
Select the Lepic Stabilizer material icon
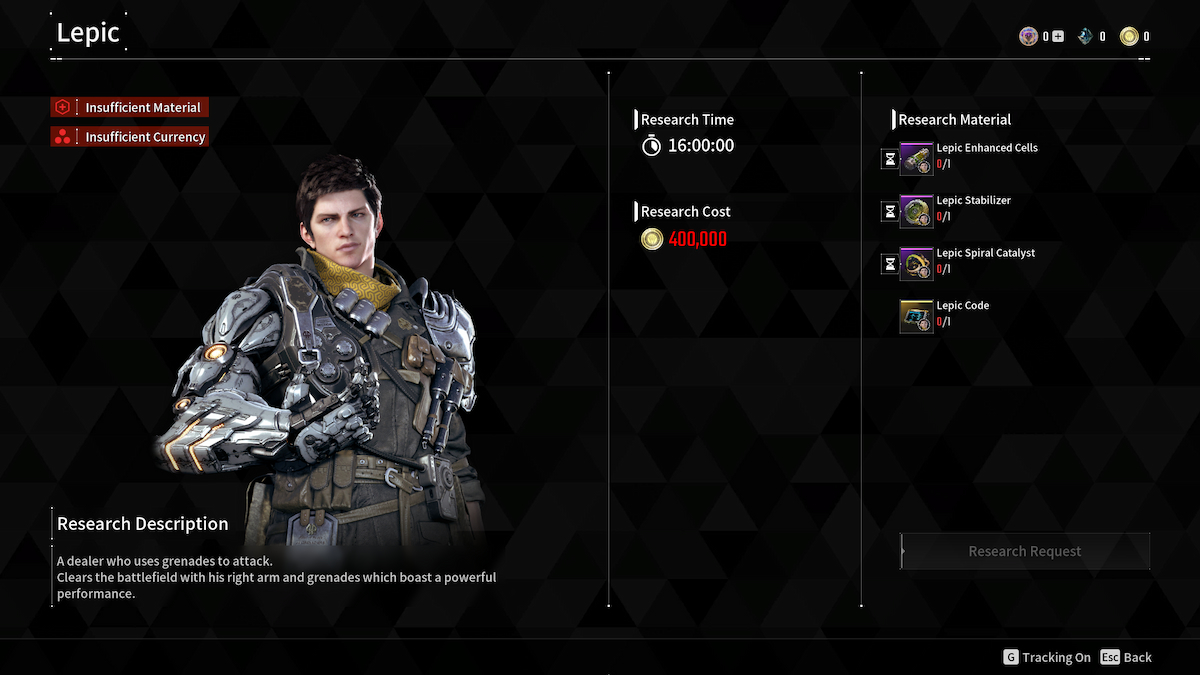coord(916,212)
